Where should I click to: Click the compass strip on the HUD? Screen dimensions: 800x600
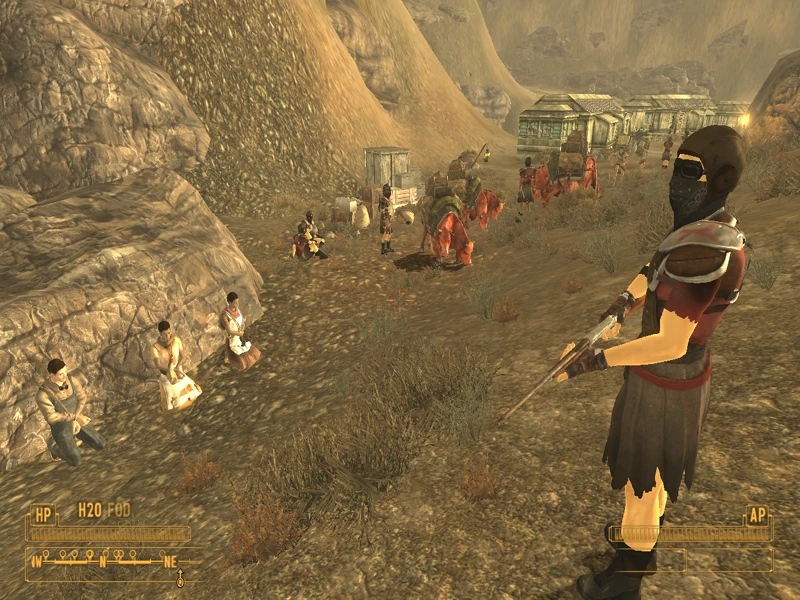point(105,560)
